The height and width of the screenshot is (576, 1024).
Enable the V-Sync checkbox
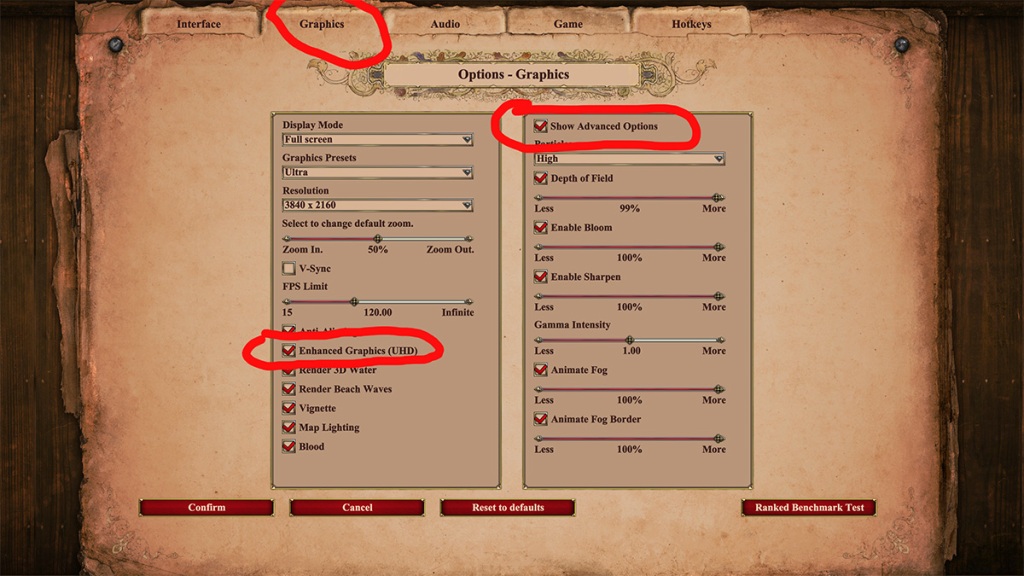pos(289,269)
